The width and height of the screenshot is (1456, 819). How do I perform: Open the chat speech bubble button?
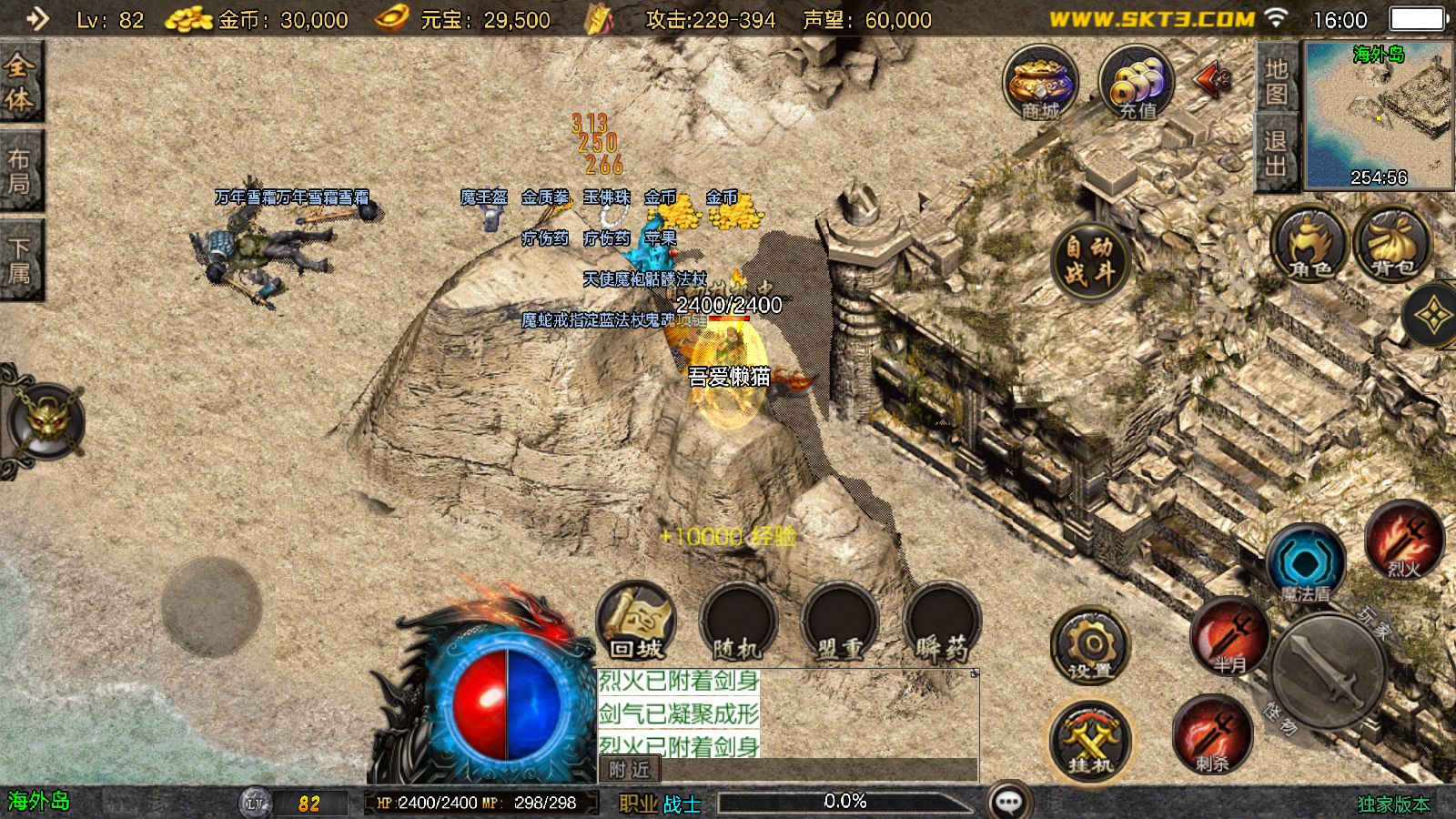tap(1009, 802)
